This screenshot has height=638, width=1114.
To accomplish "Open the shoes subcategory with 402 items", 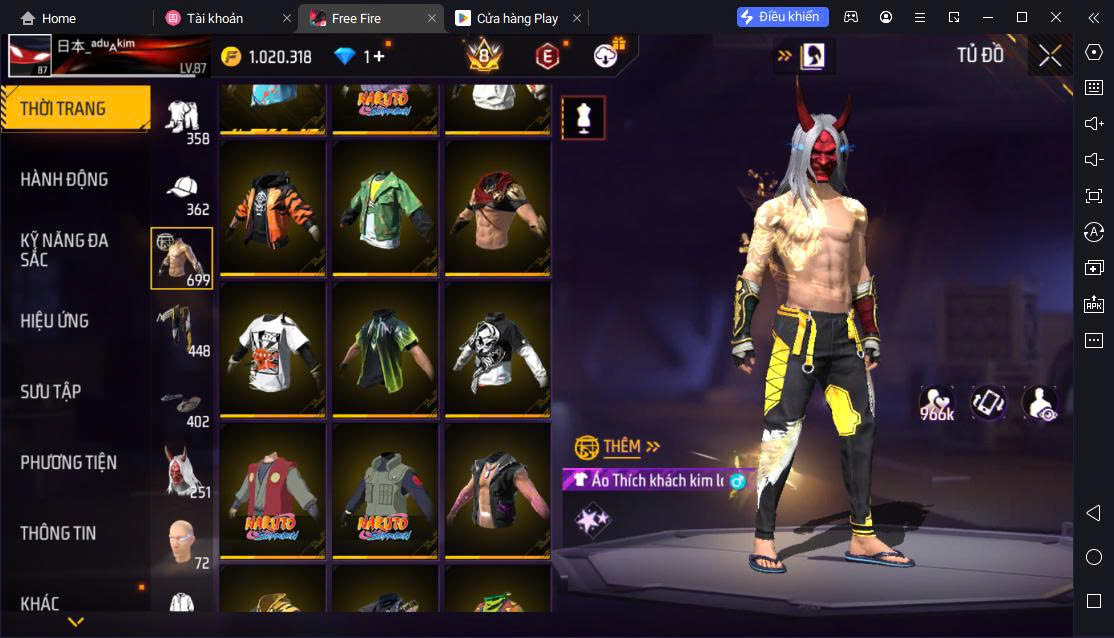I will tap(182, 402).
